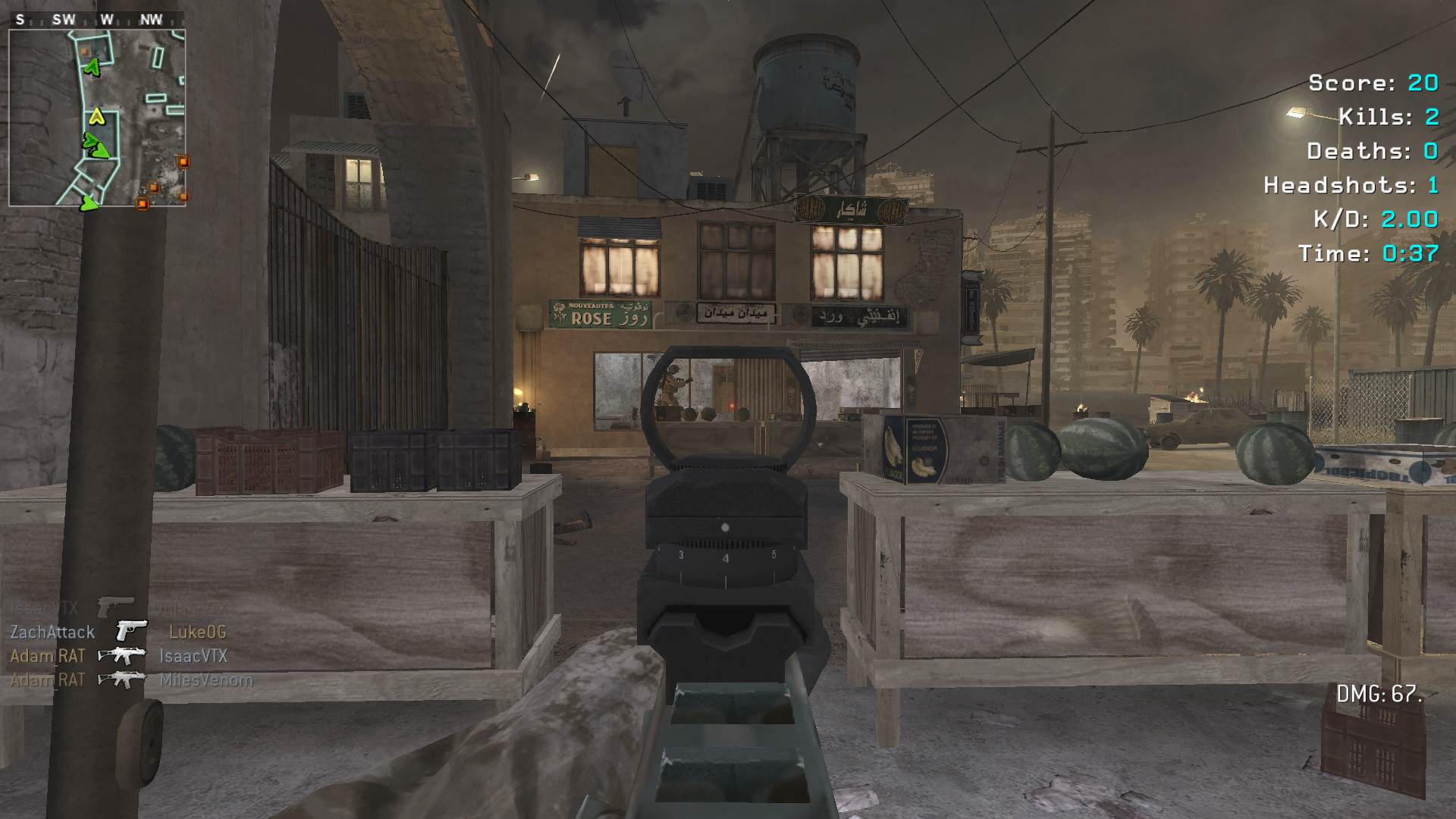Choose the MilesVenom name in the kill feed
1456x819 pixels.
(x=206, y=680)
